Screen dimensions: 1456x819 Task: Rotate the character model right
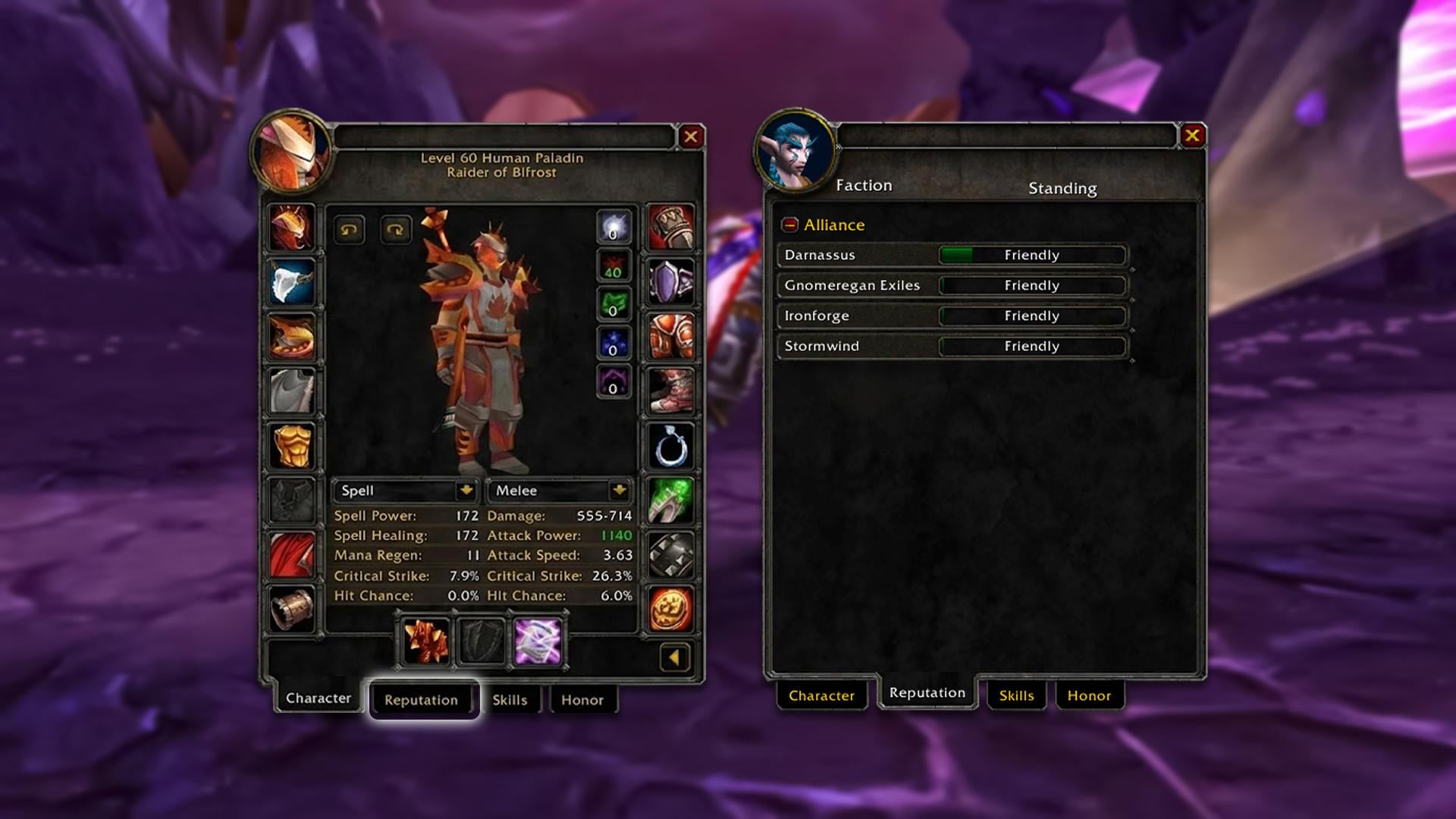point(395,230)
